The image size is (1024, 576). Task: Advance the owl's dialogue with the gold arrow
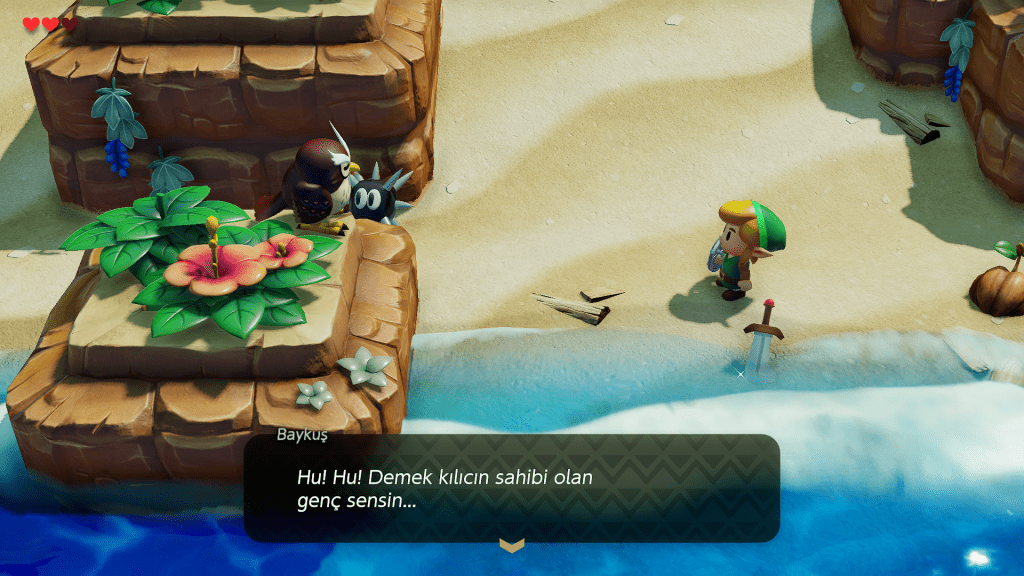[511, 545]
